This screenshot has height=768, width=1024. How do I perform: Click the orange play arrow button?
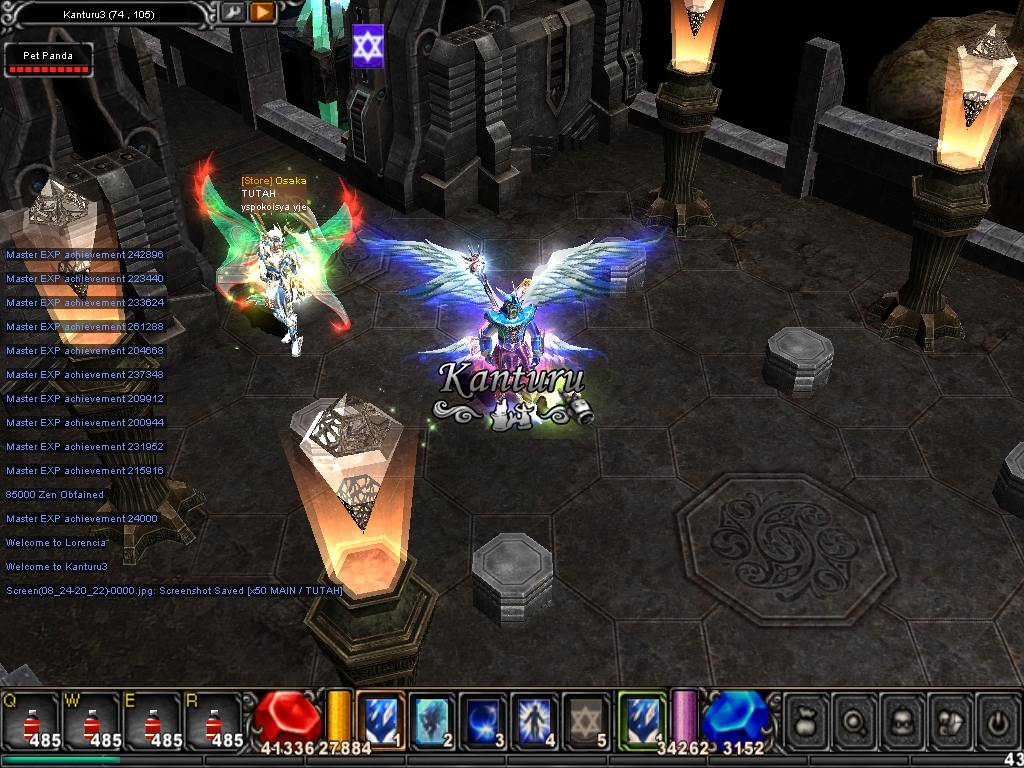coord(262,13)
